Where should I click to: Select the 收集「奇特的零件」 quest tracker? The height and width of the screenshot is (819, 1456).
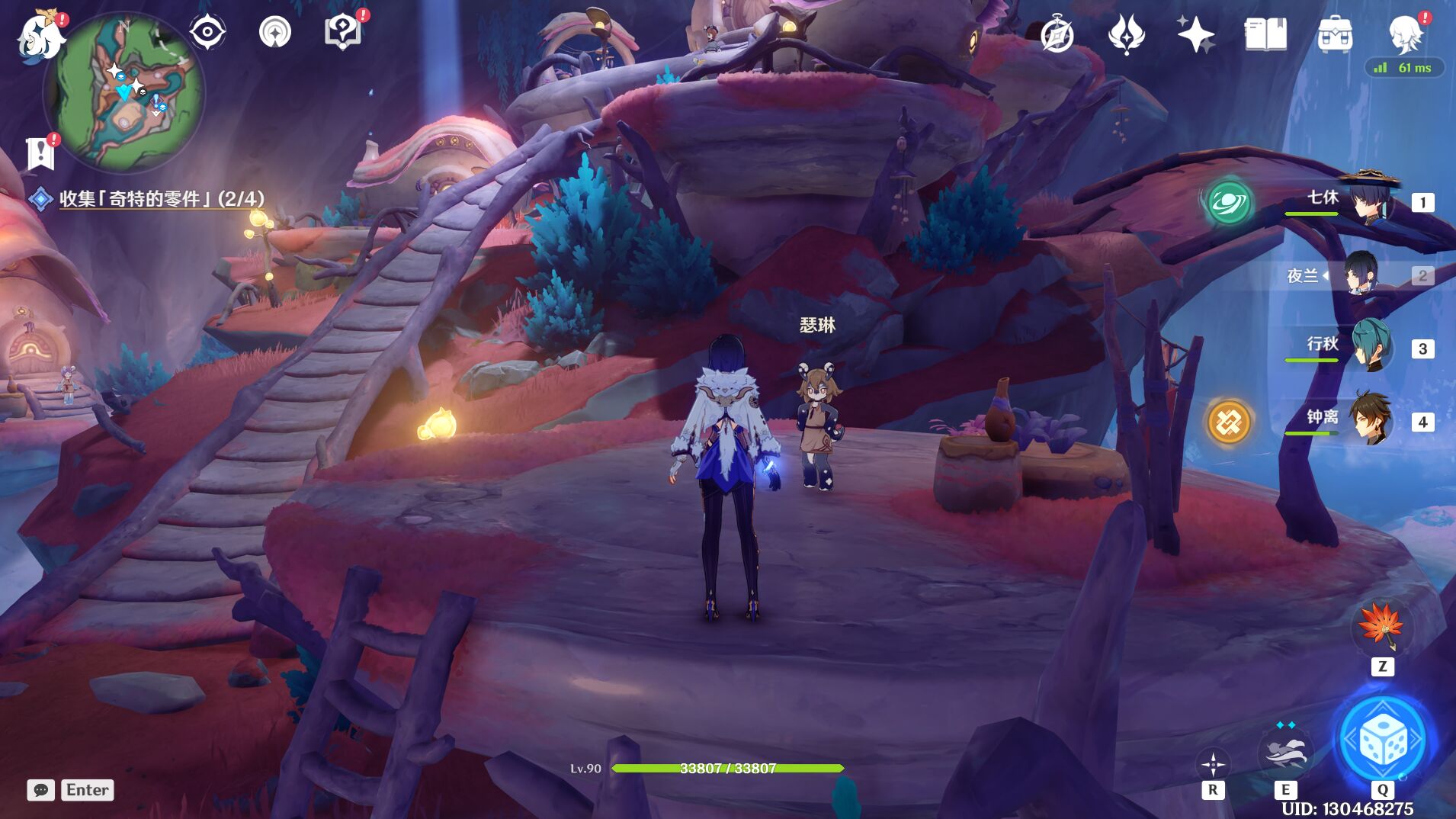[x=161, y=199]
